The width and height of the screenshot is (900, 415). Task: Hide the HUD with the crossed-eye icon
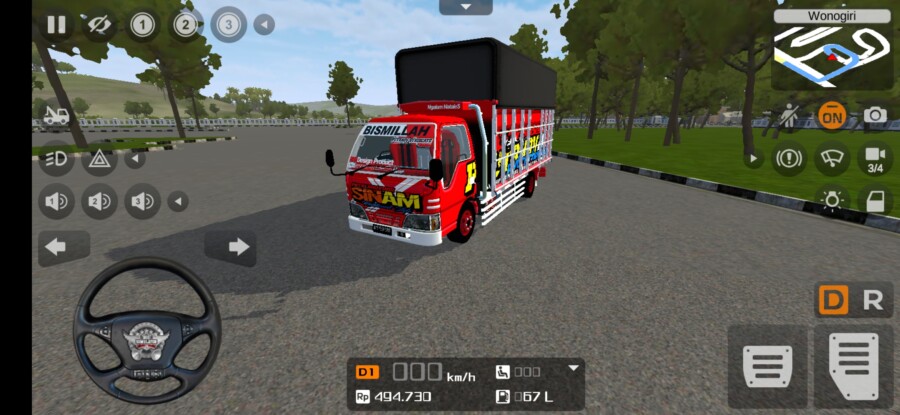coord(99,25)
